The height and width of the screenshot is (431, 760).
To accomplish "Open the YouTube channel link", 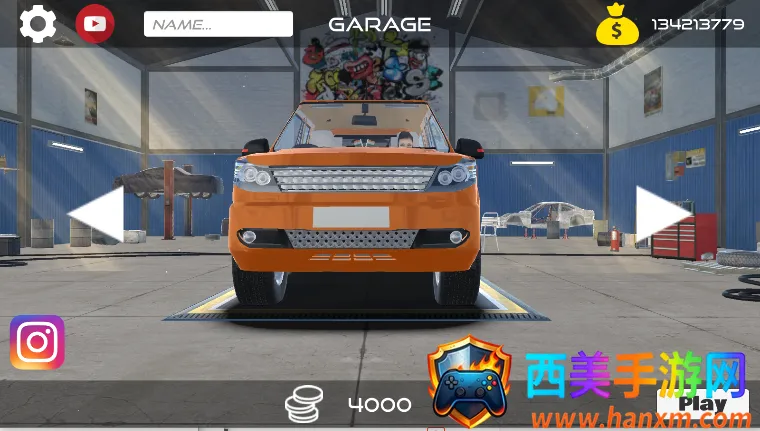I will pos(95,24).
